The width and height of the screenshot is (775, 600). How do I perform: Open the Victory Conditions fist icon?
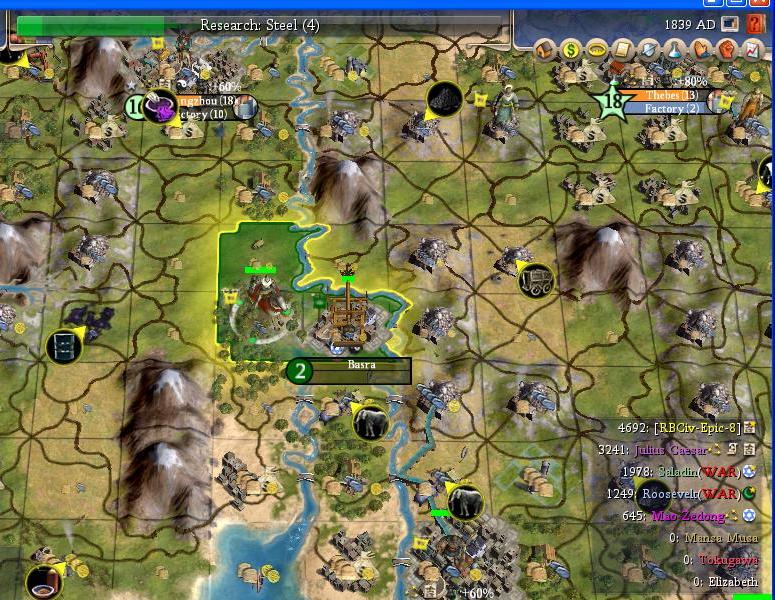coord(727,48)
